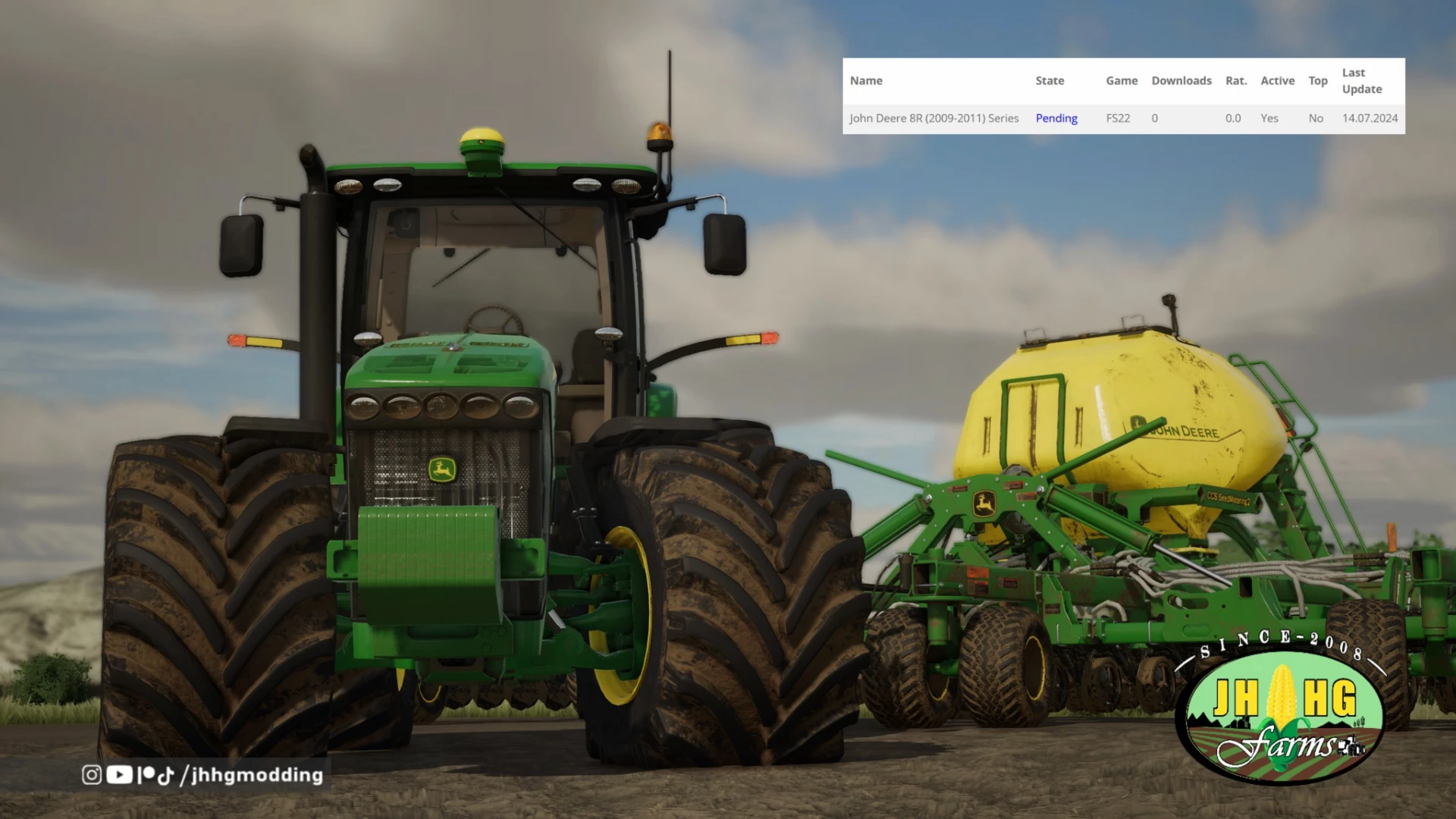
Task: Toggle the Top flag showing No
Action: pos(1315,118)
